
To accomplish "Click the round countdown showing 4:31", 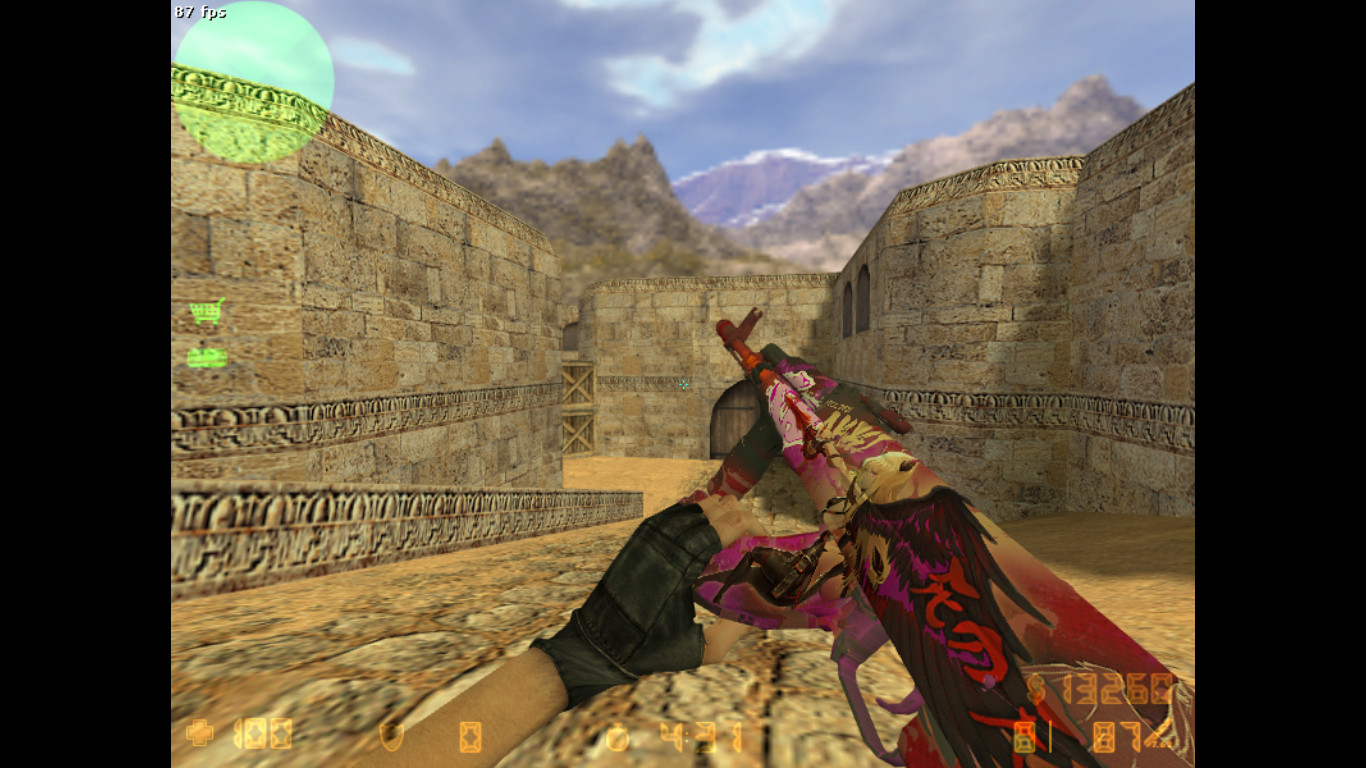I will click(x=700, y=738).
